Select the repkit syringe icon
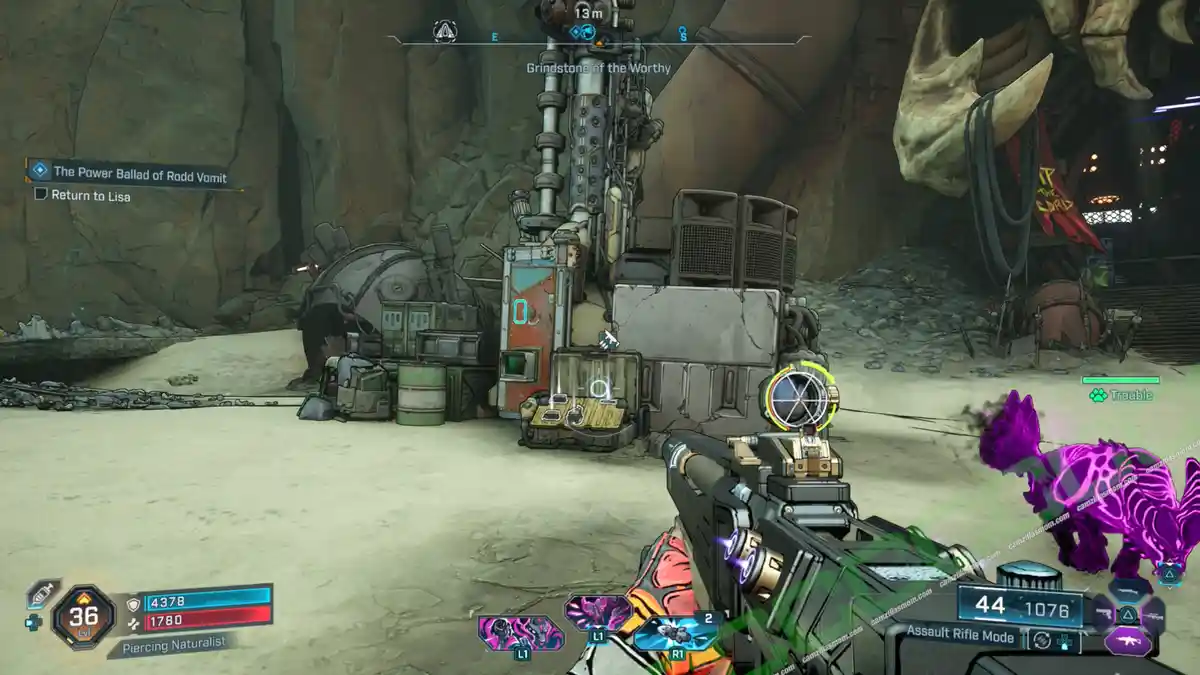Screen dimensions: 1200x675 [39, 592]
